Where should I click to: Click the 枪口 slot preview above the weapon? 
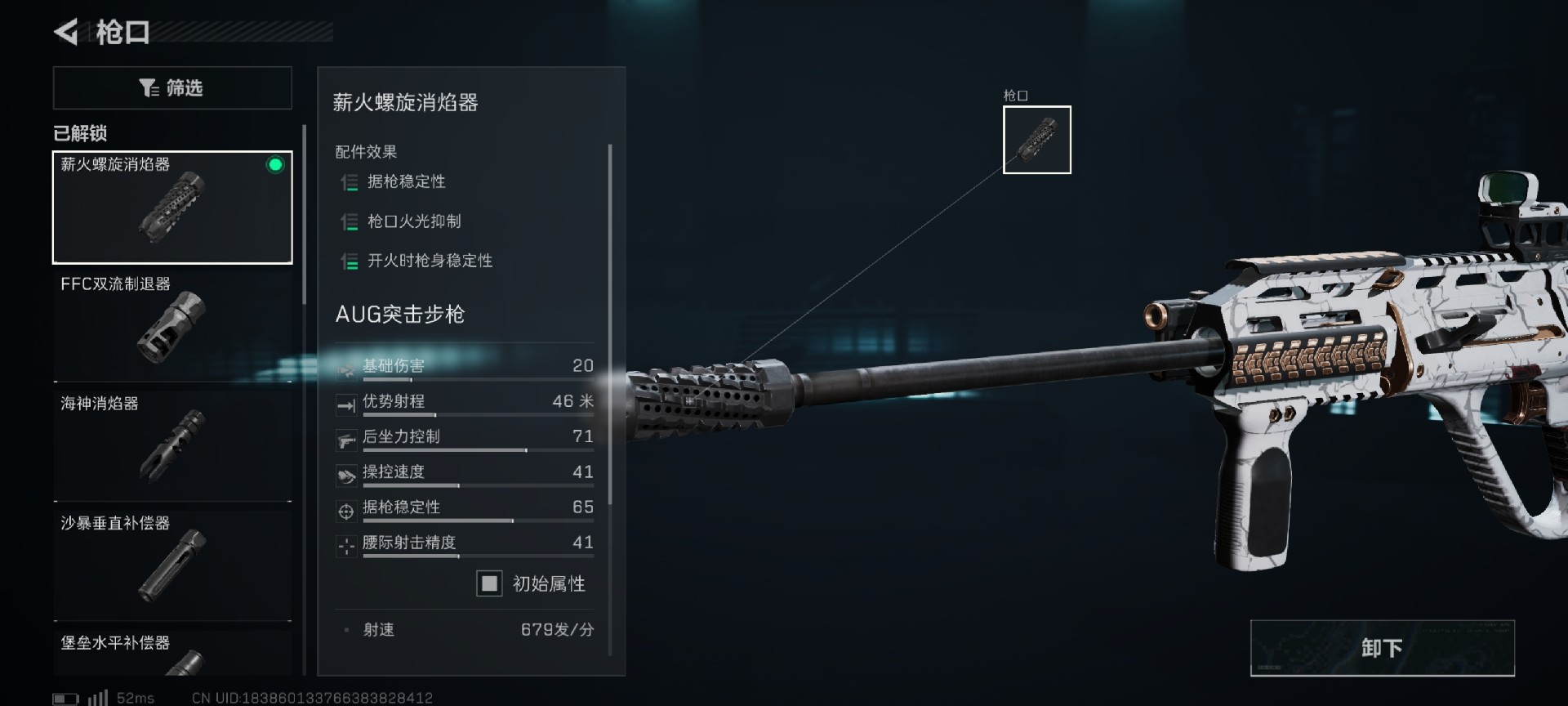1036,139
